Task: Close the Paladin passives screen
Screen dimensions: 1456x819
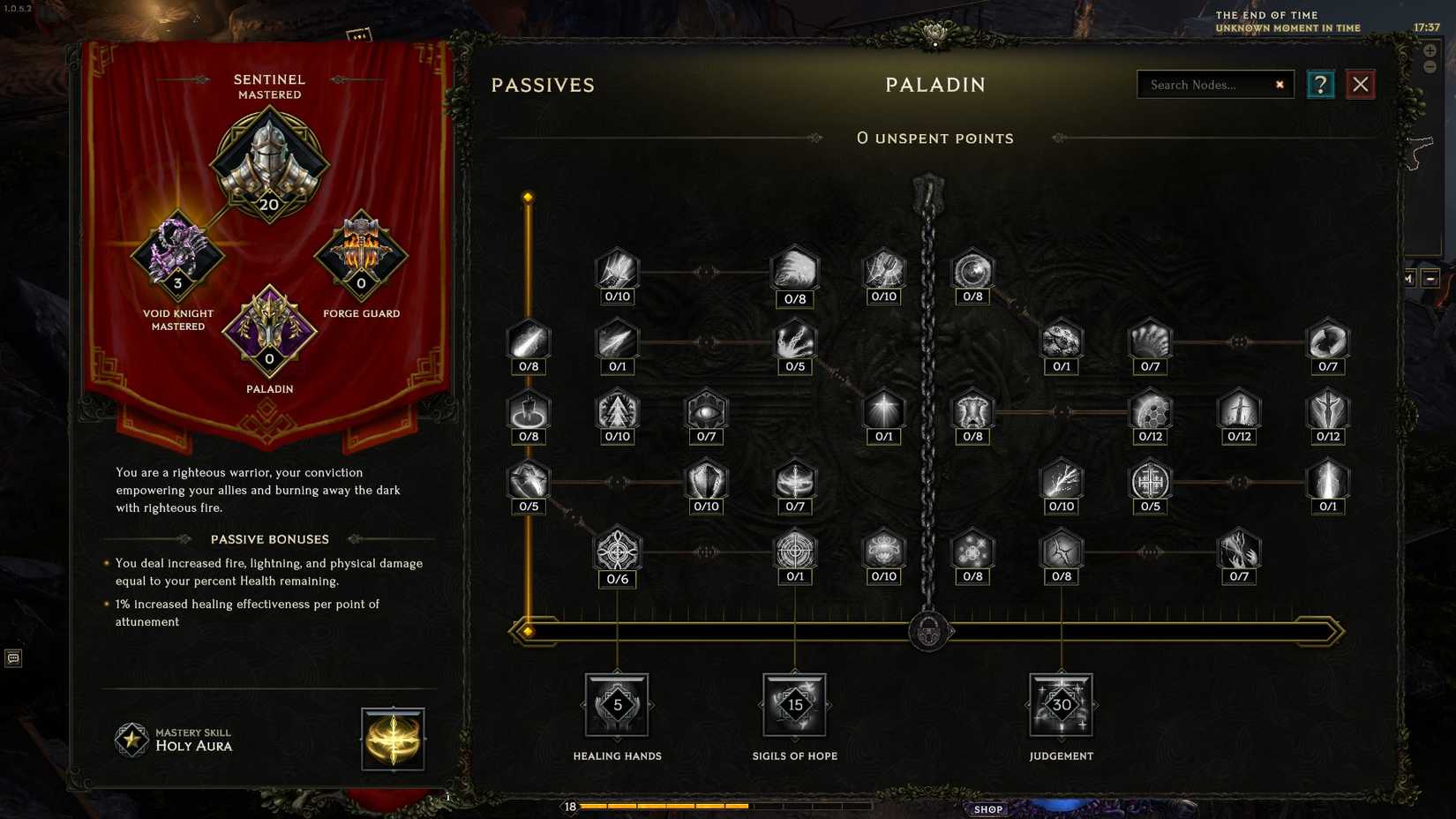Action: coord(1360,84)
